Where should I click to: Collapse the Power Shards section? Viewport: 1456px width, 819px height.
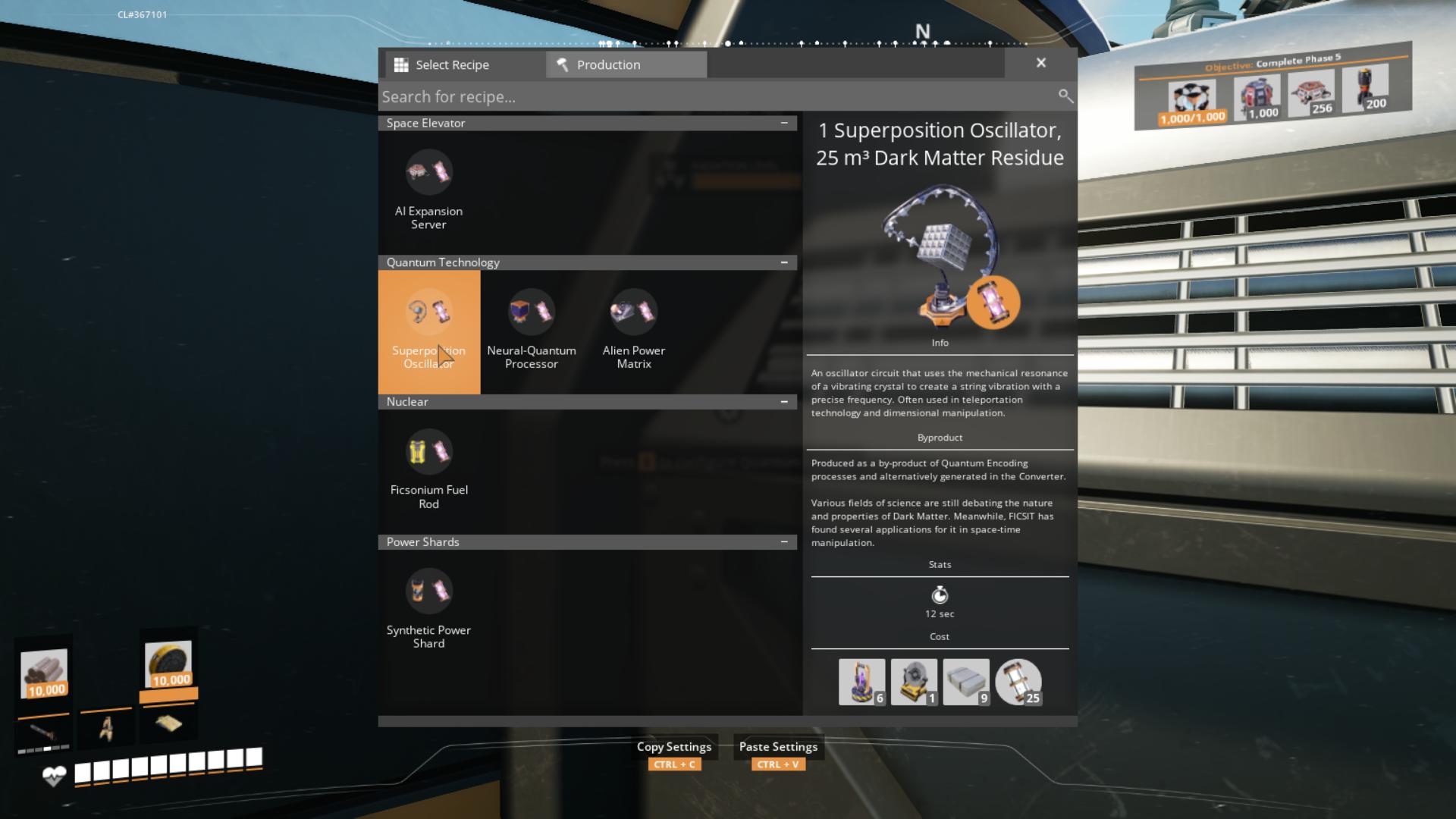(785, 541)
